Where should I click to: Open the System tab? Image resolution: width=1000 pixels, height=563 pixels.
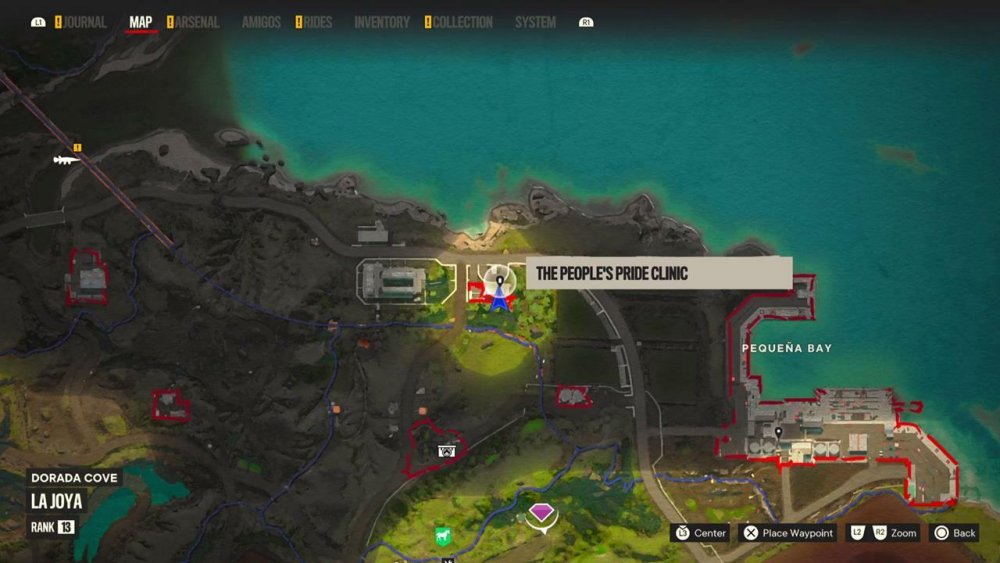tap(535, 22)
